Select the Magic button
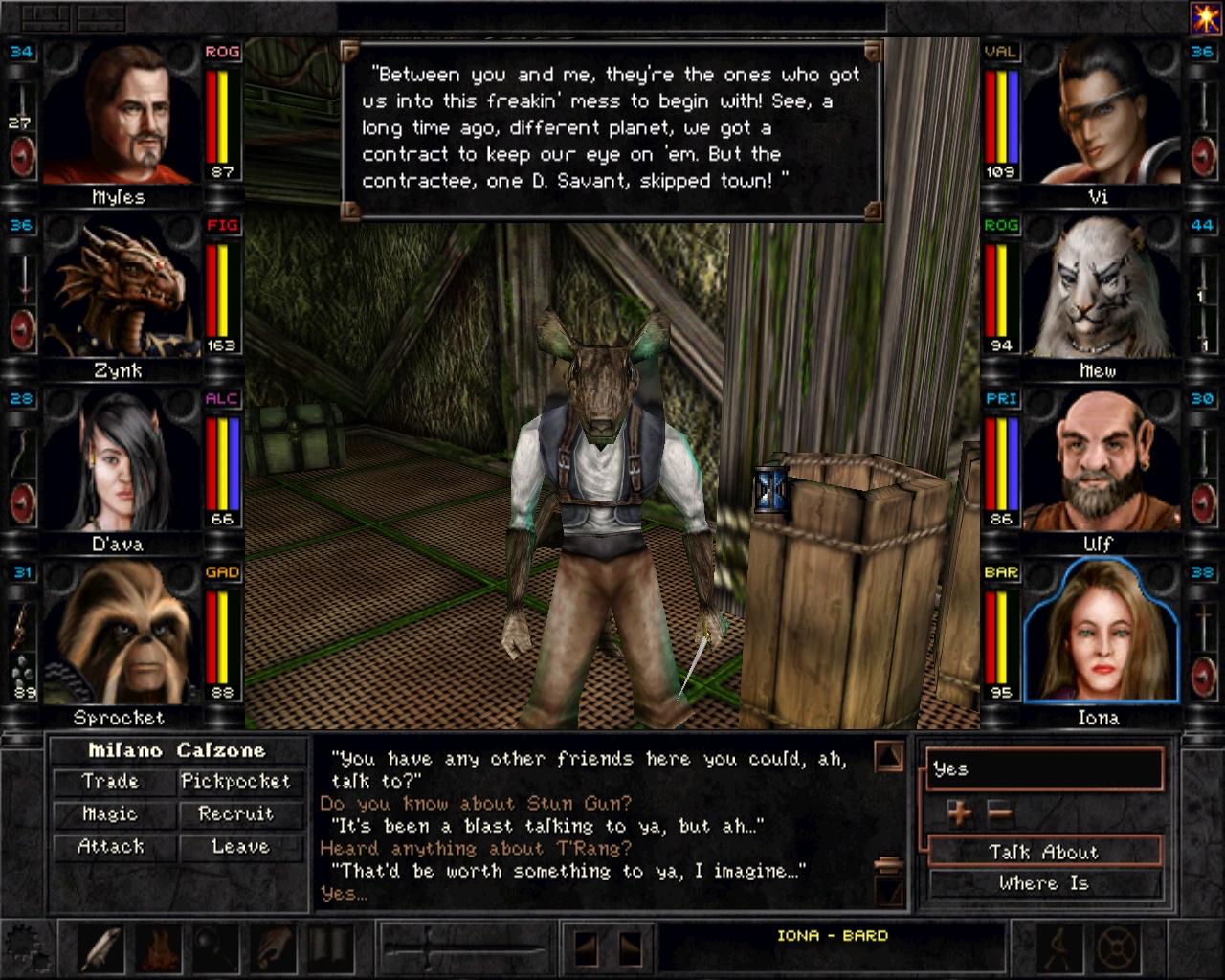Image resolution: width=1225 pixels, height=980 pixels. pos(111,814)
